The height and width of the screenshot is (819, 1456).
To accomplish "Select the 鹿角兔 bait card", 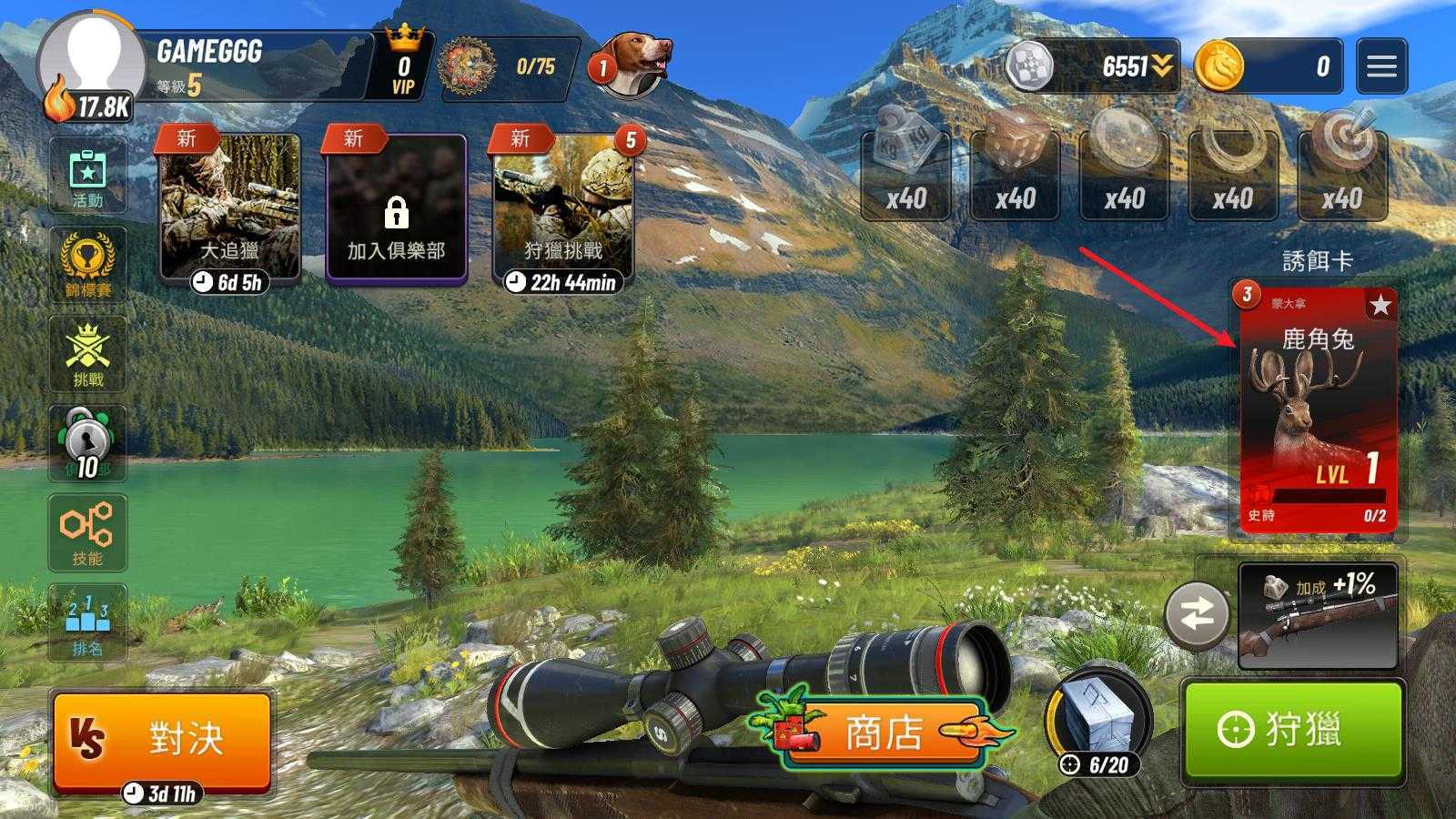I will (1318, 408).
